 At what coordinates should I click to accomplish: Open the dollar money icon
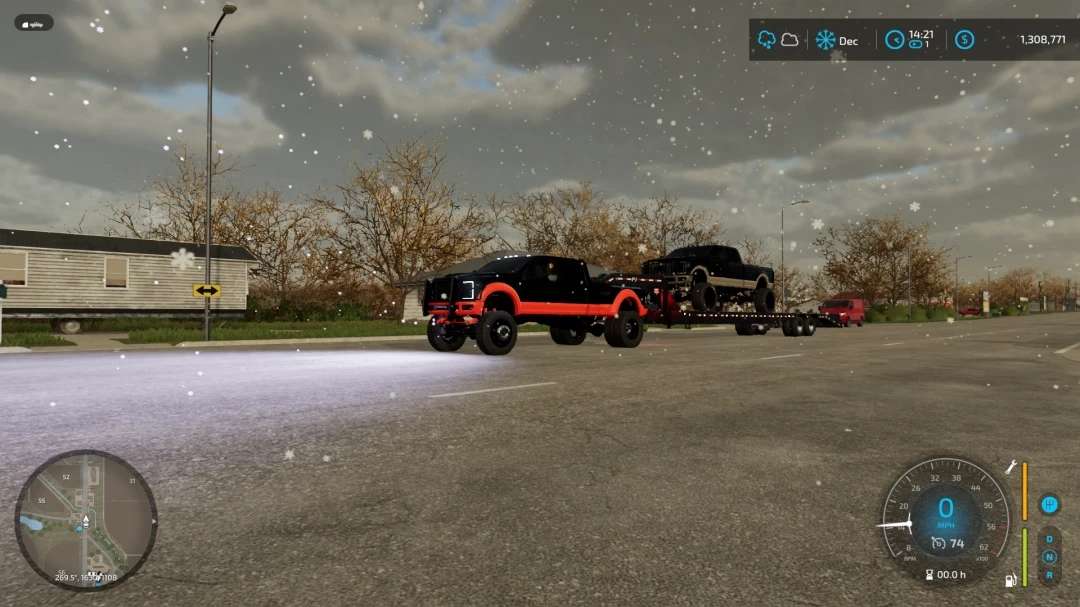click(x=964, y=40)
